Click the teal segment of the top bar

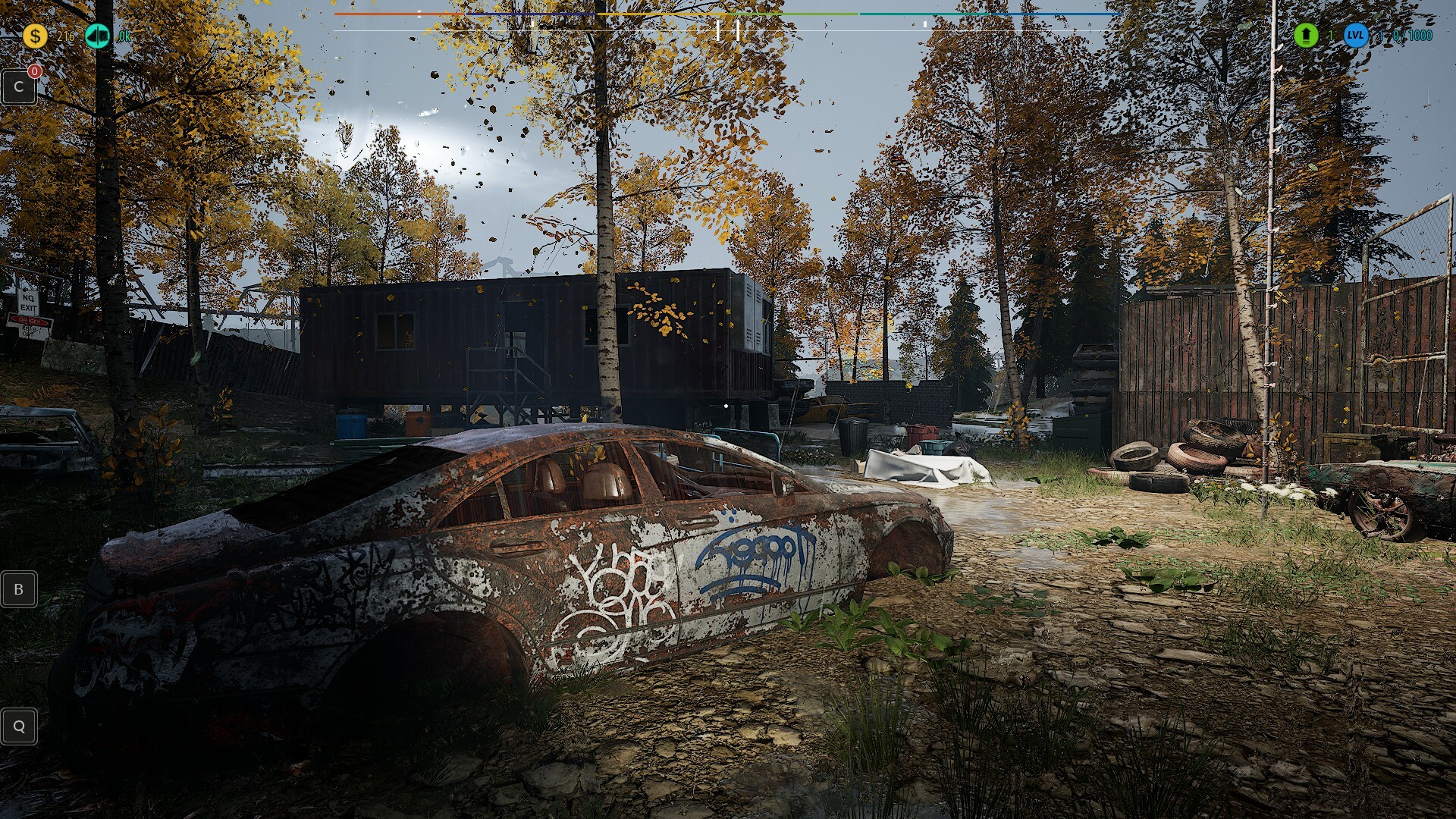click(x=925, y=13)
